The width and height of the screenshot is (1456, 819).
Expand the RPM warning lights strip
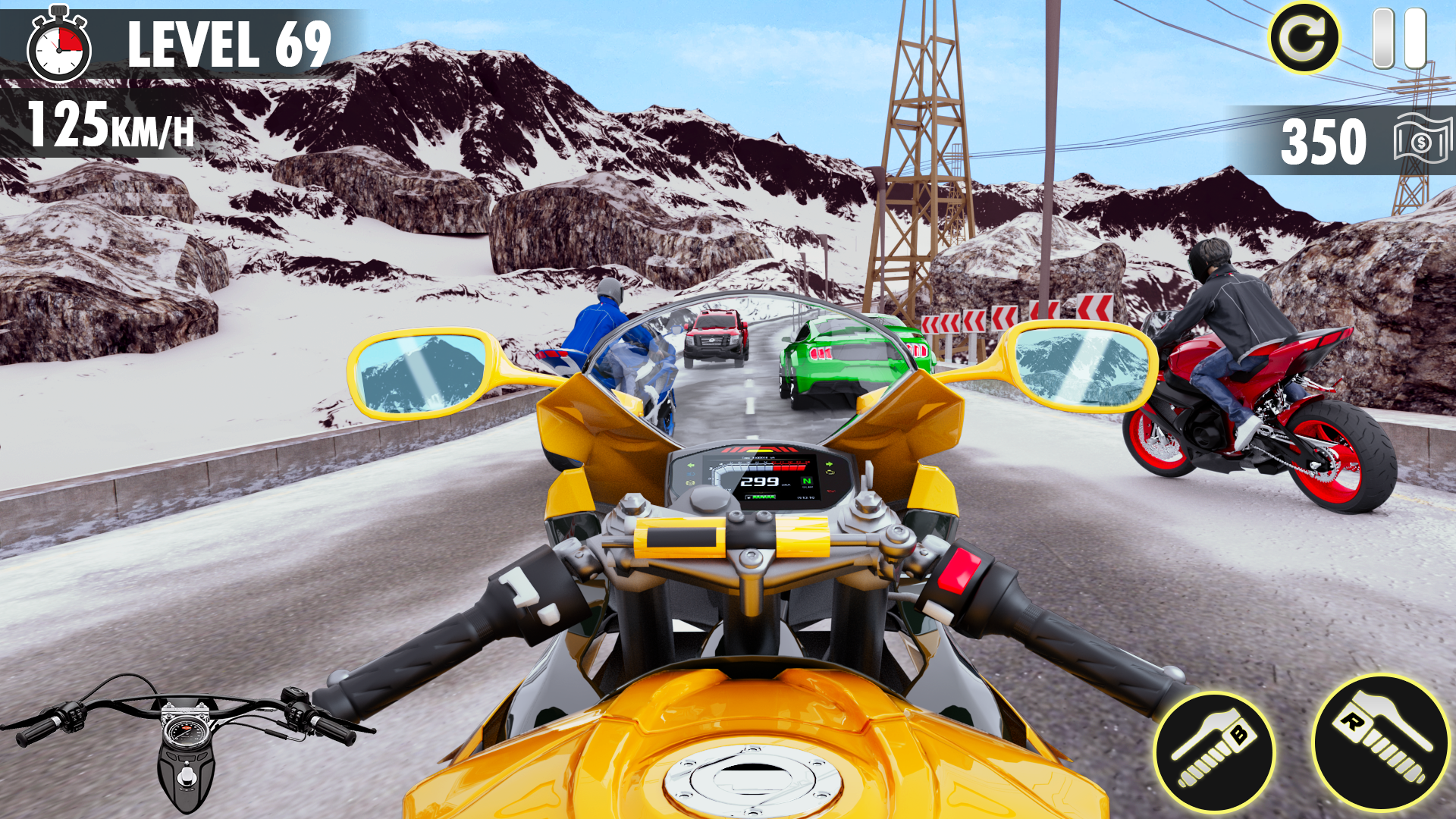(x=758, y=450)
